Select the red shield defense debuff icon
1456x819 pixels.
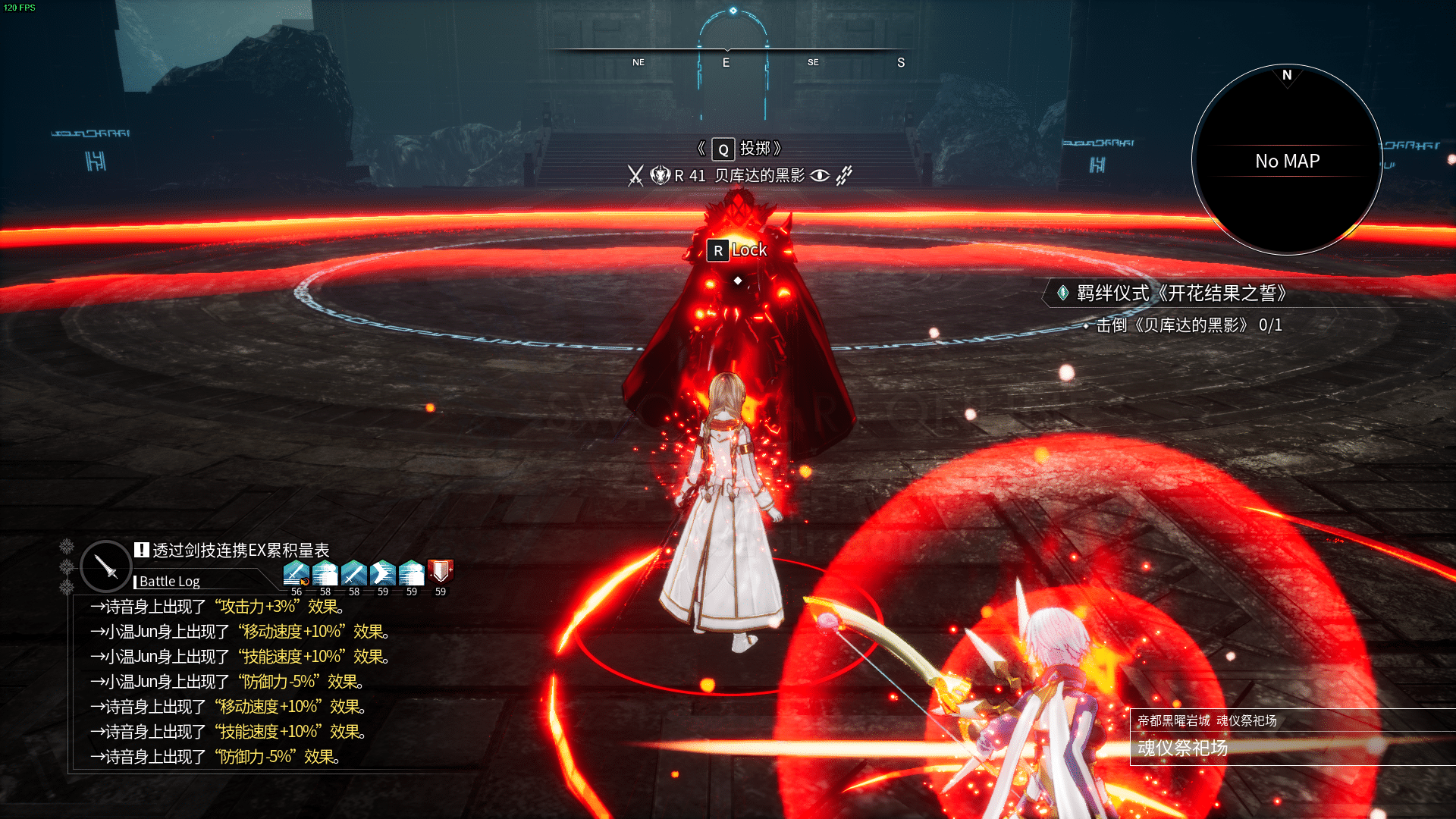coord(441,572)
